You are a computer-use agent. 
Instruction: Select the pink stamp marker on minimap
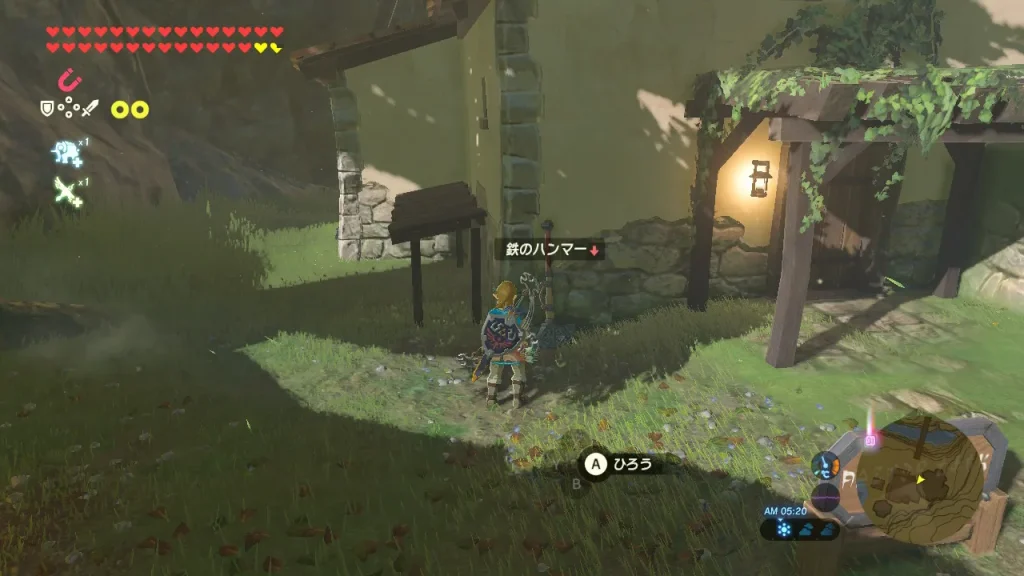click(x=869, y=439)
